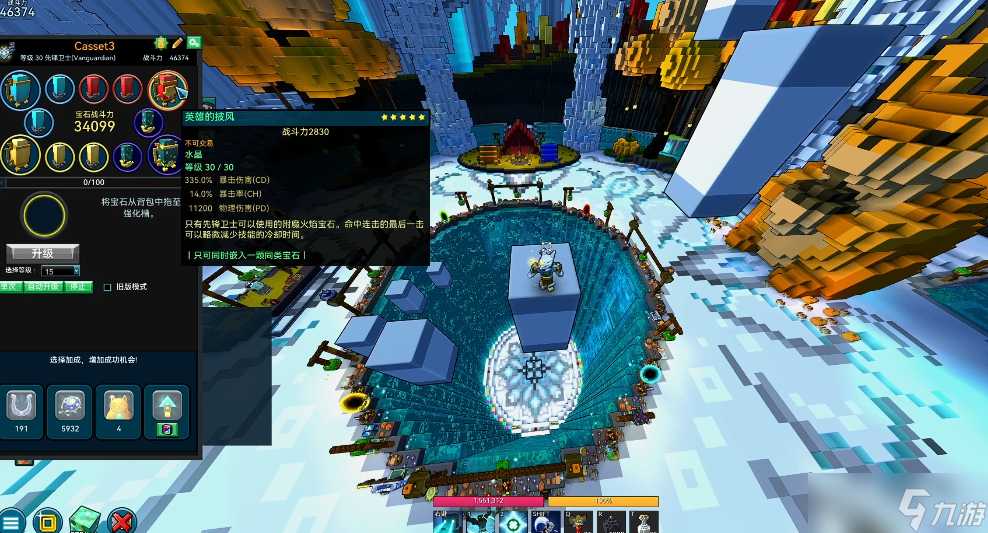Click the empty gem upgrade ring slot
988x533 pixels.
[45, 214]
